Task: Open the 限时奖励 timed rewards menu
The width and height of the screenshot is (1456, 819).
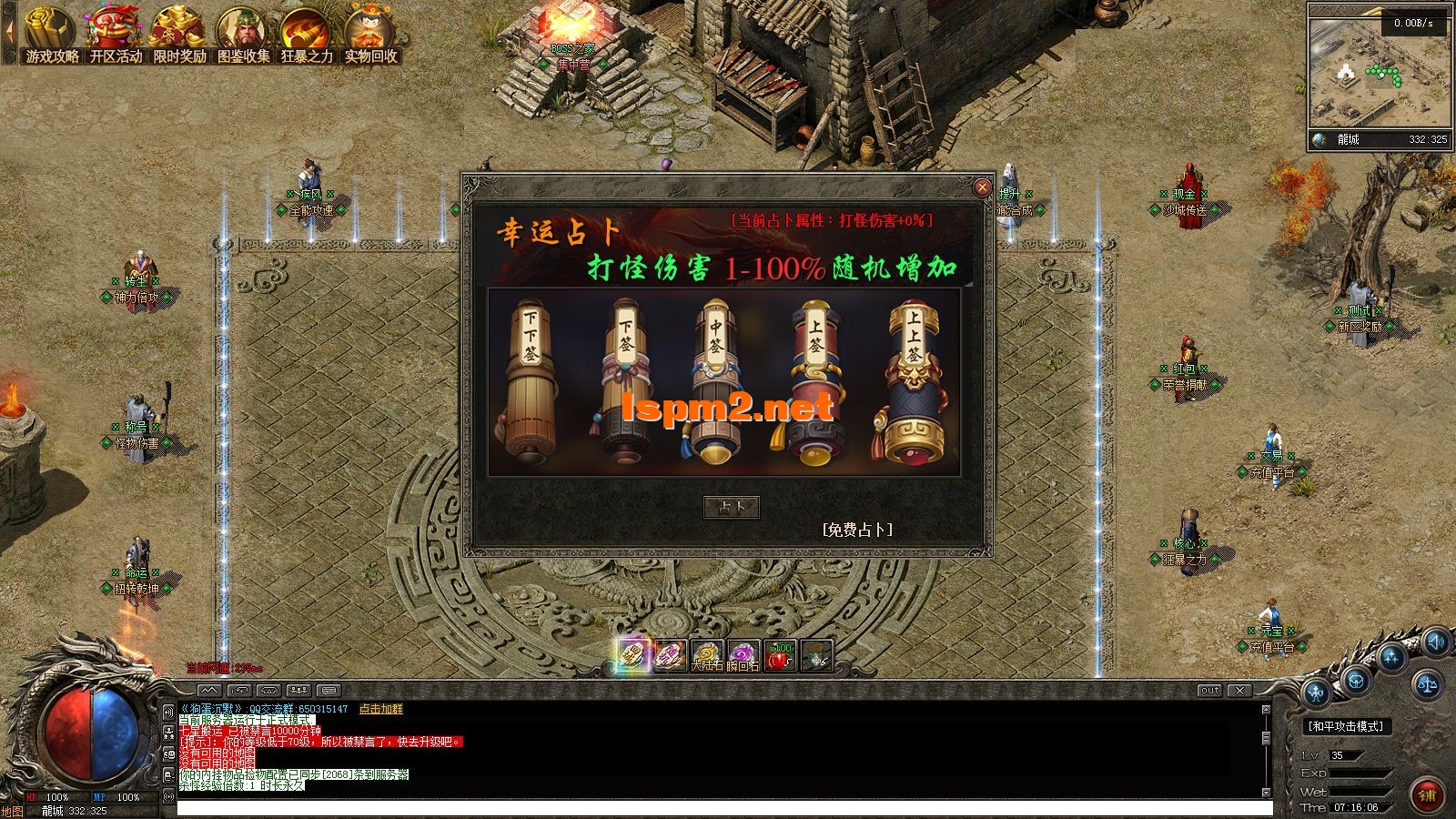Action: click(179, 37)
